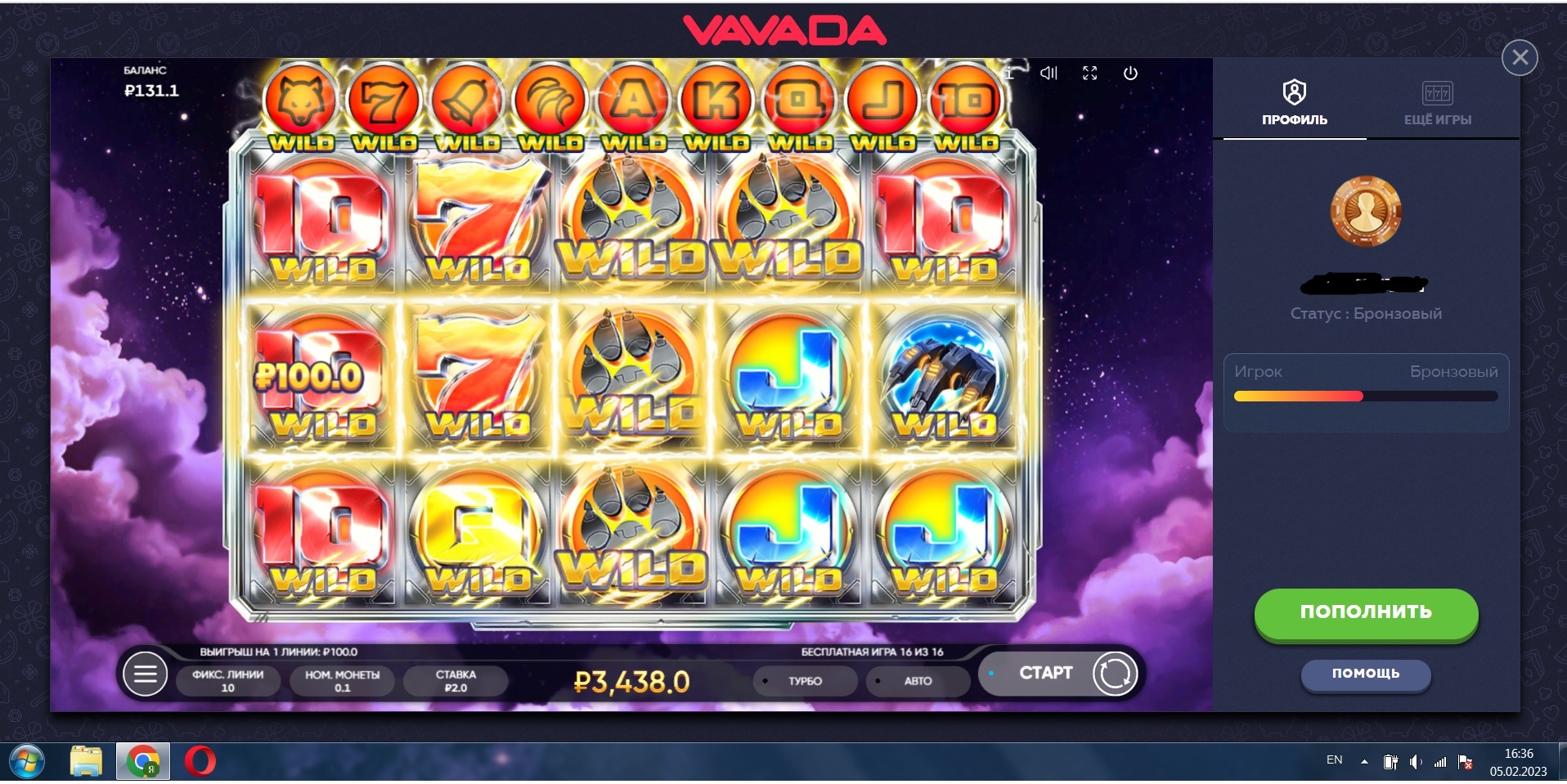1567x784 pixels.
Task: Click the green ПОПОЛНИТЬ deposit button
Action: tap(1366, 612)
